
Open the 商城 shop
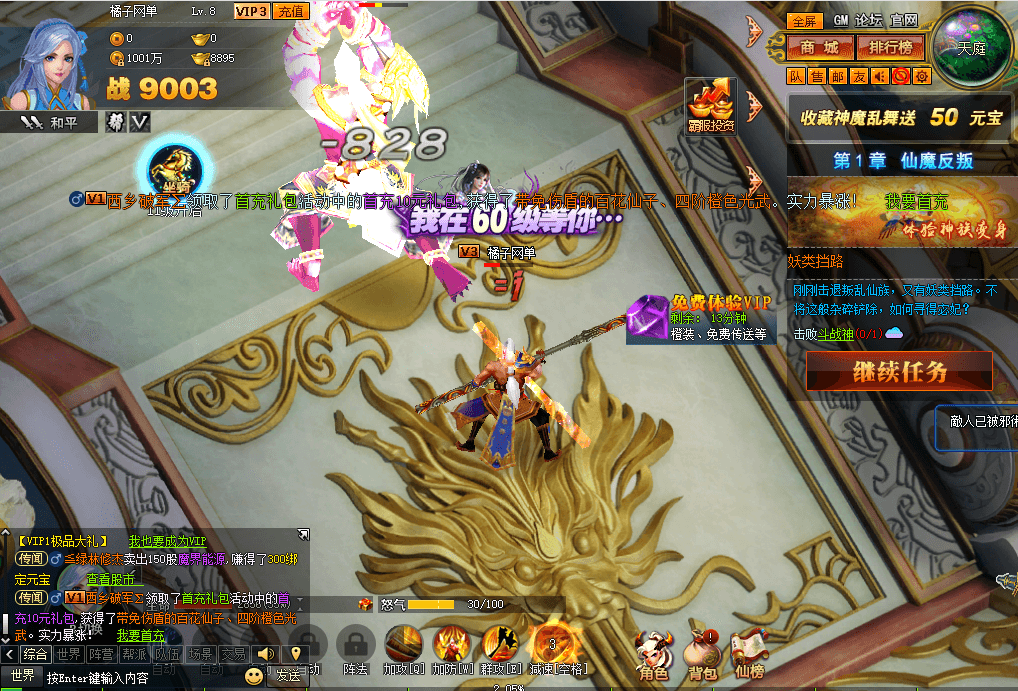[818, 47]
